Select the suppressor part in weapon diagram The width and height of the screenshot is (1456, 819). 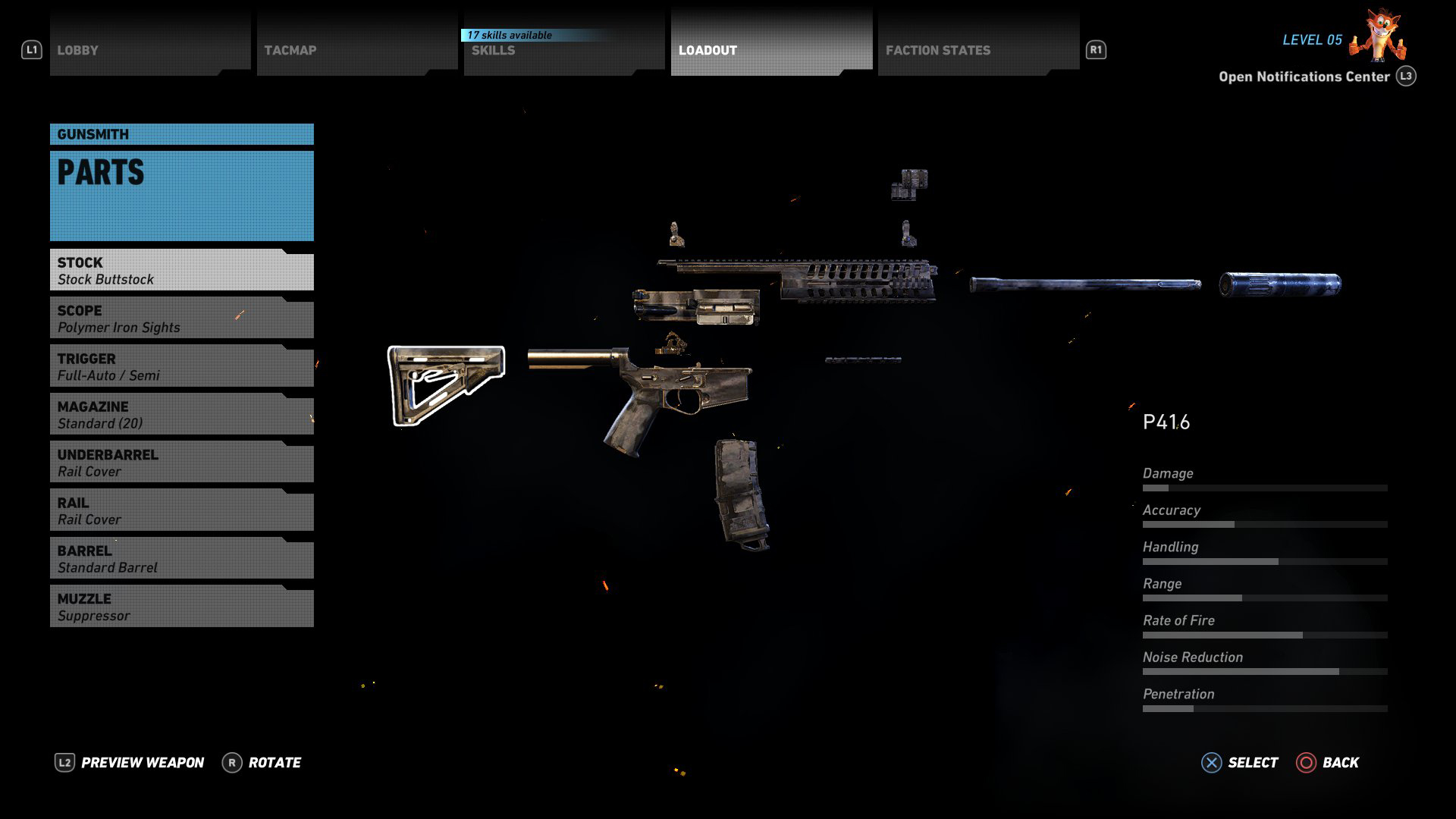point(1280,284)
